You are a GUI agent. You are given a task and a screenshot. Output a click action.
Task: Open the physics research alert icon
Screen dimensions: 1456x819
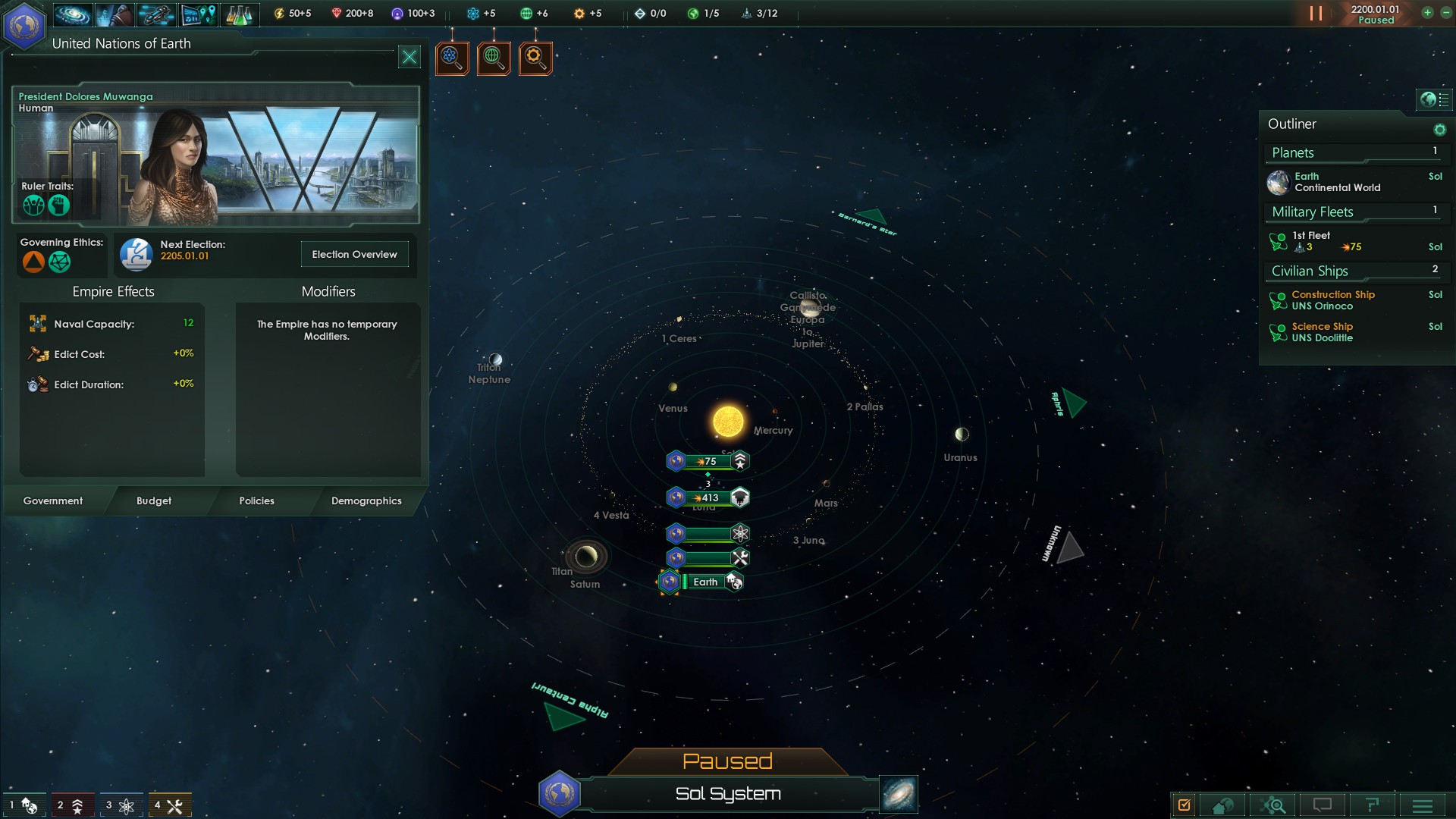coord(452,58)
